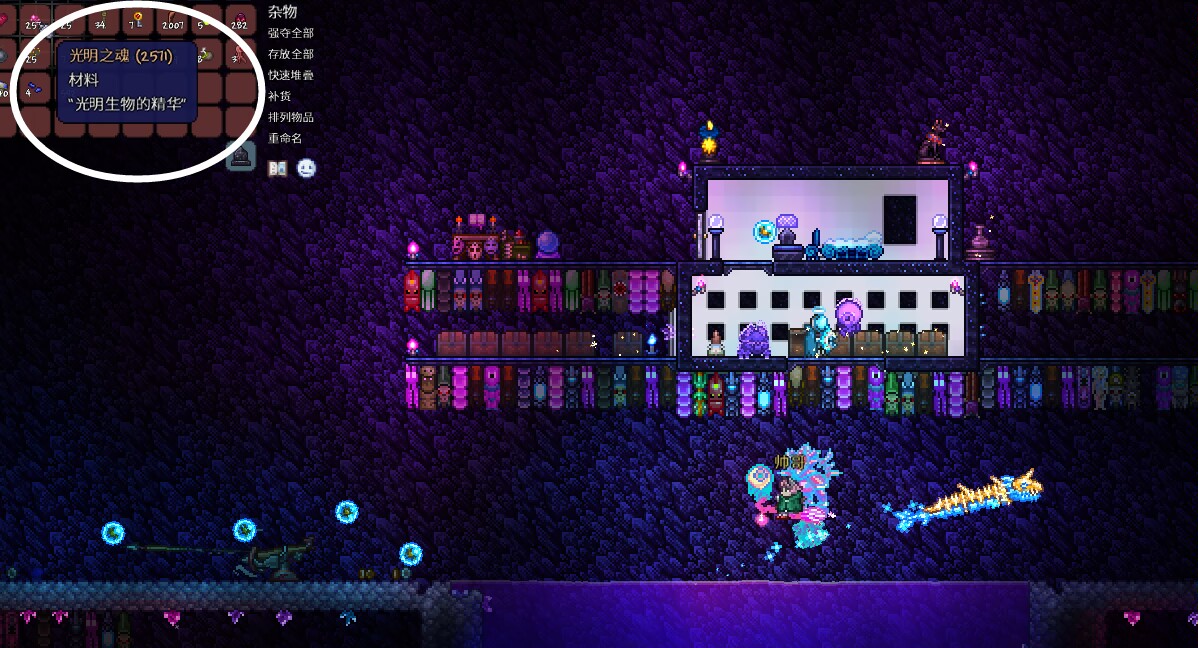Choose 存放全部 to deposit all
Screen dimensions: 1198x648
[291, 54]
